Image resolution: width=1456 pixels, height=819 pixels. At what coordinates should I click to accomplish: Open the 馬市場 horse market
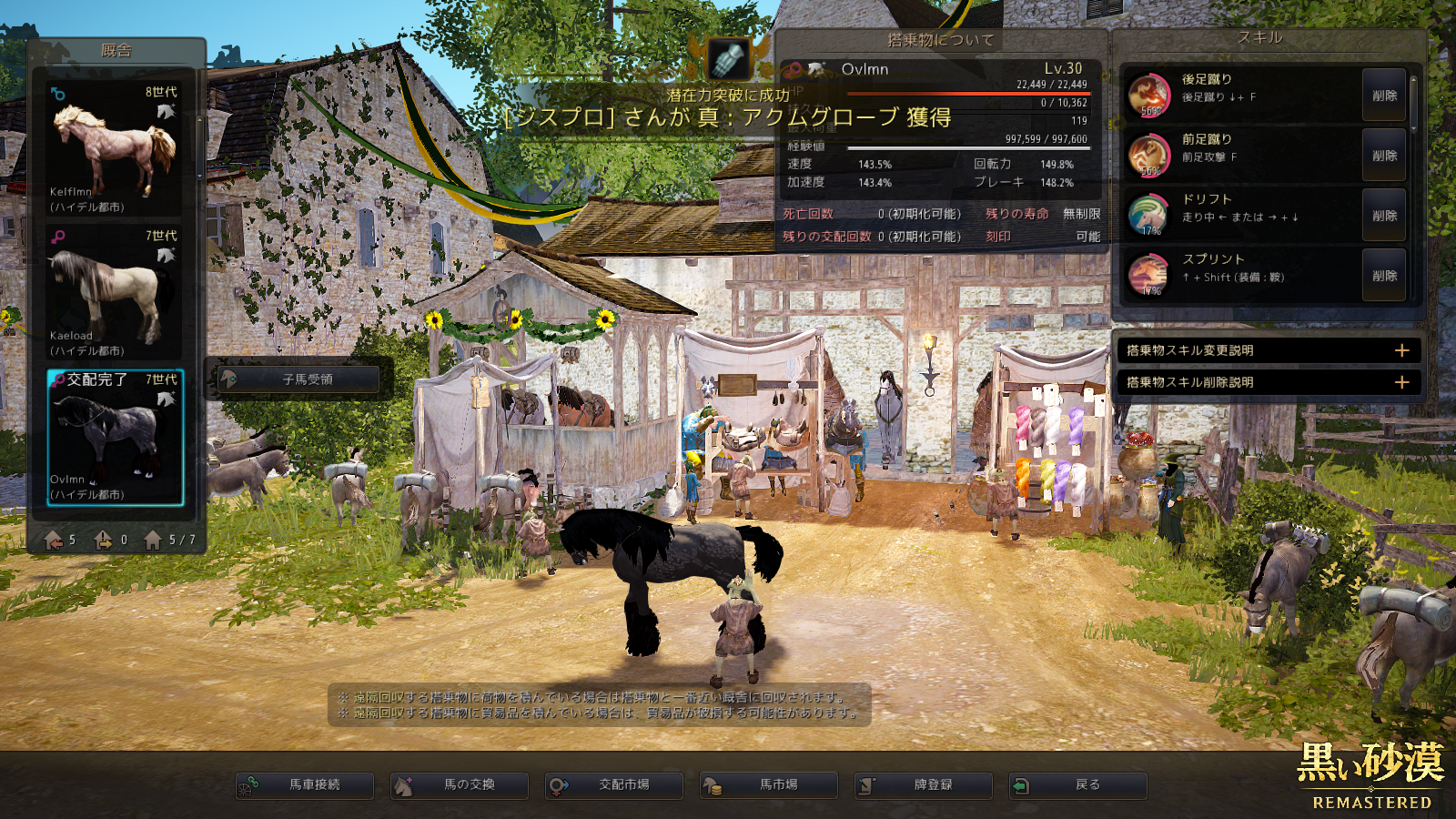769,784
